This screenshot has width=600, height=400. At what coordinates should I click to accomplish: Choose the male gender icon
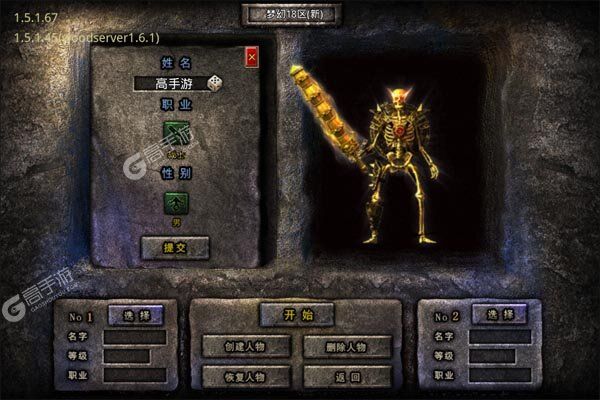(x=177, y=203)
